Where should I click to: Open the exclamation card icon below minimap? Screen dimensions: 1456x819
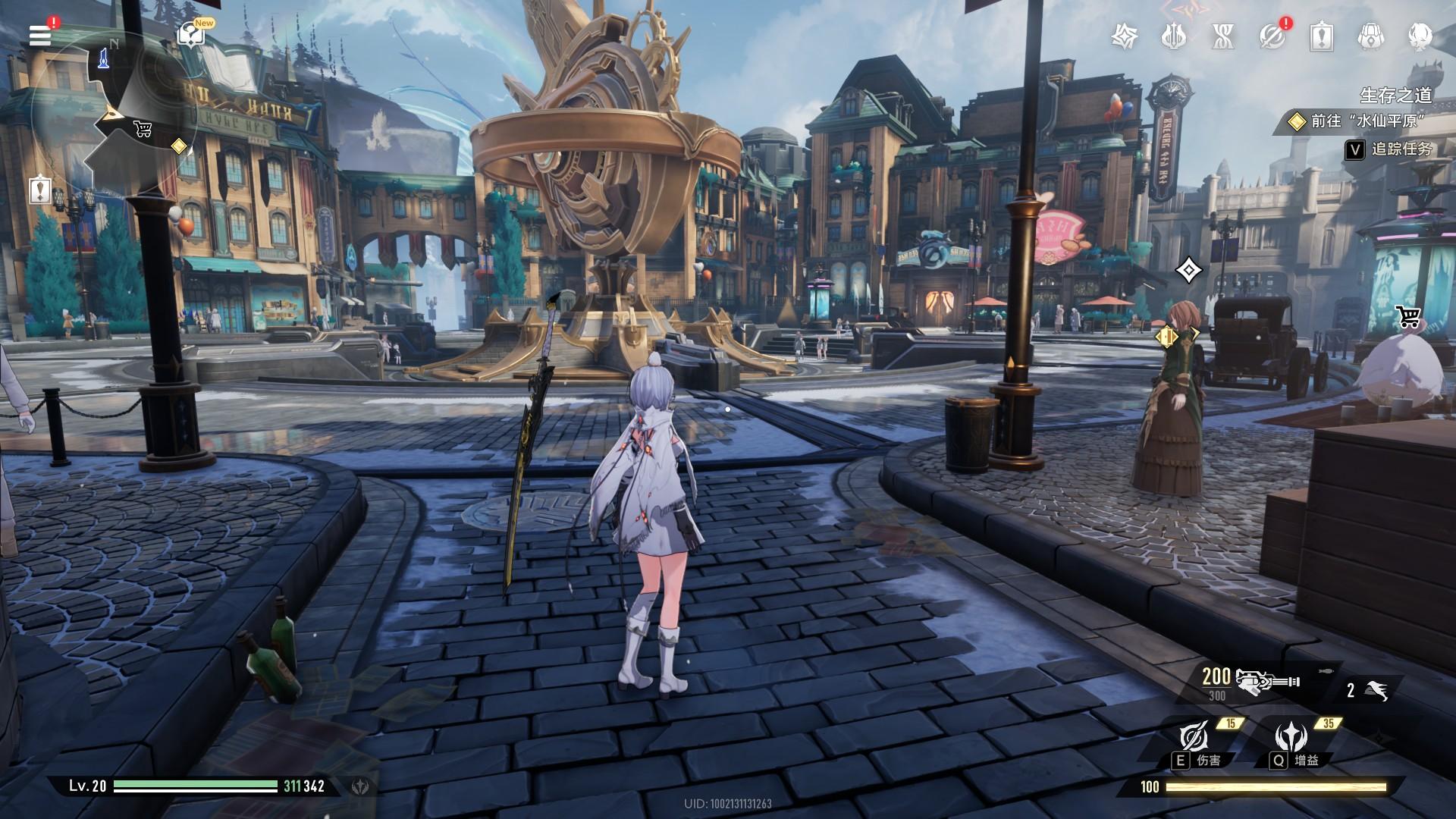[x=39, y=190]
